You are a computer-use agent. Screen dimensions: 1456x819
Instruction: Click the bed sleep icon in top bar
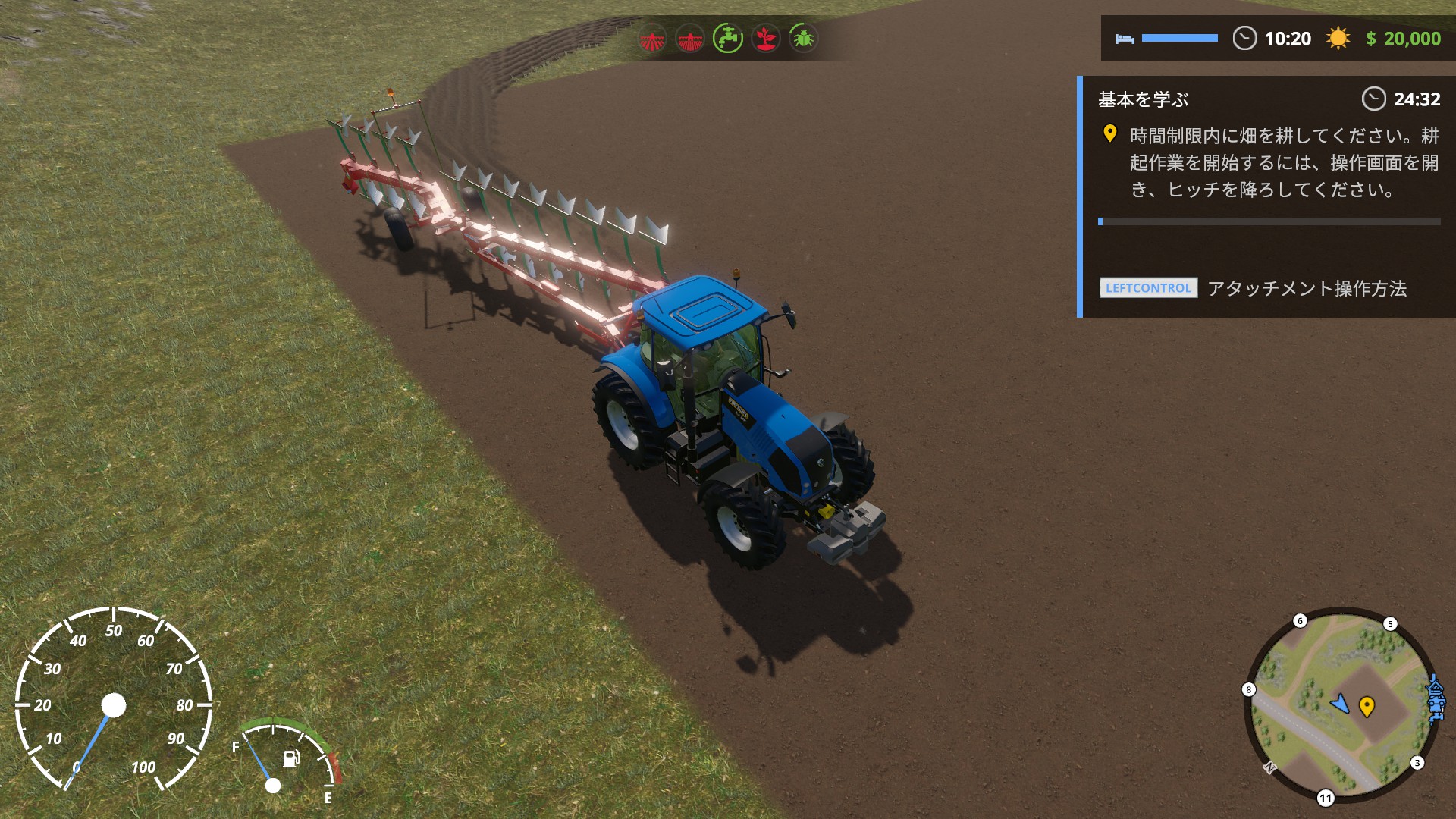(x=1125, y=38)
